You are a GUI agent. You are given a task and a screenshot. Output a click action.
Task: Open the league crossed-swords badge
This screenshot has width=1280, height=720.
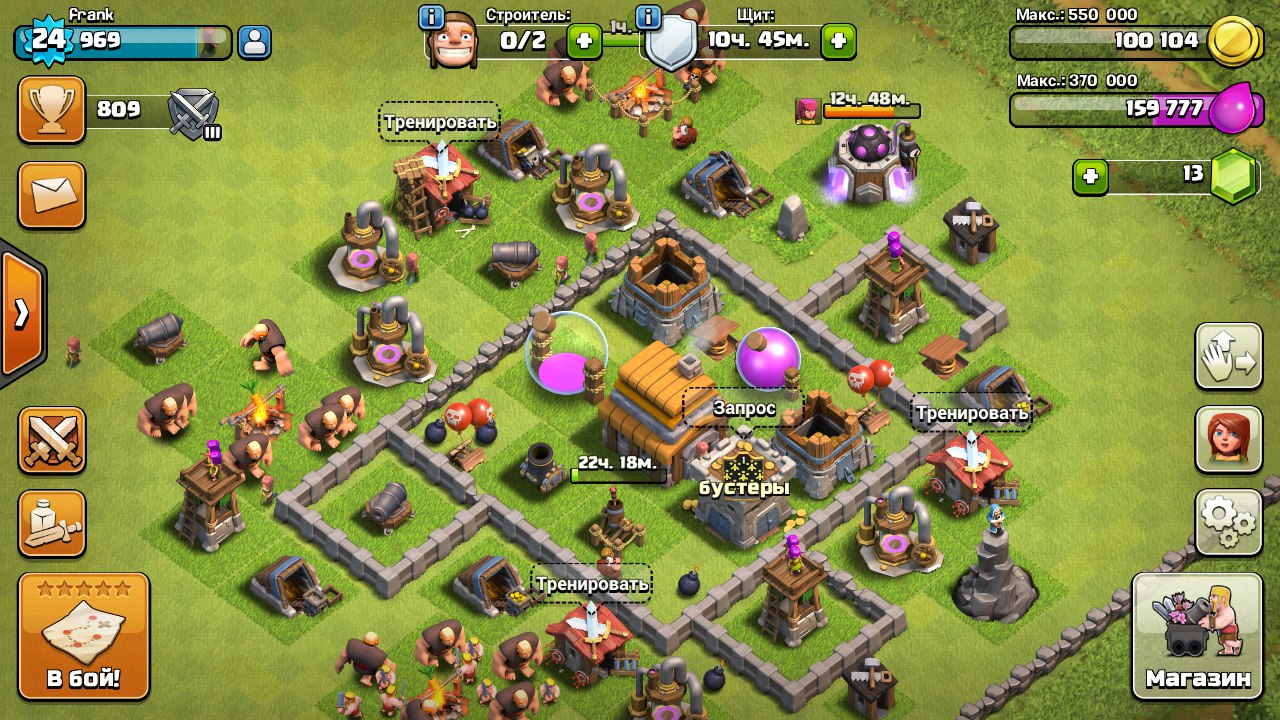(194, 112)
